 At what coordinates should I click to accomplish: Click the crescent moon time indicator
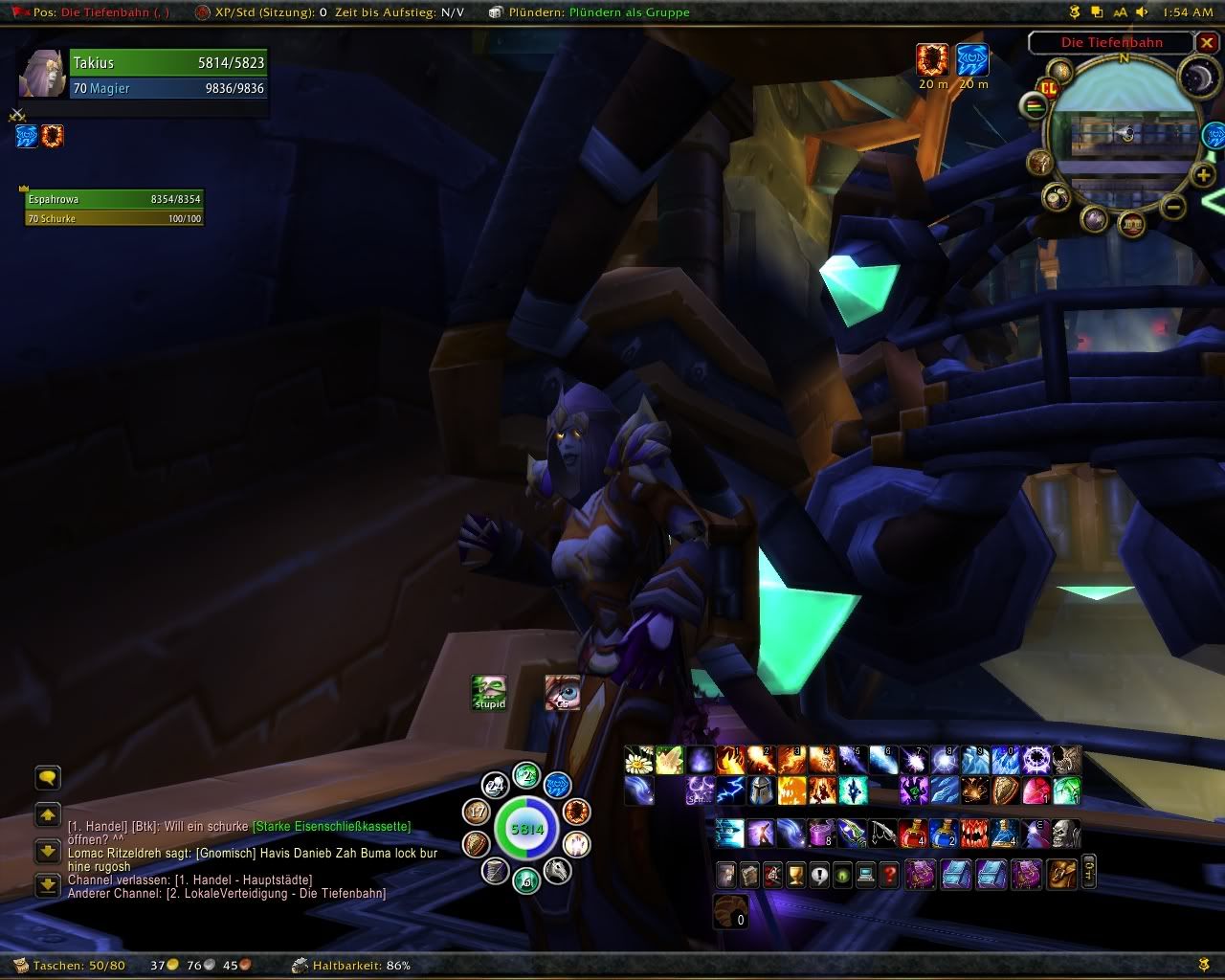point(1196,78)
